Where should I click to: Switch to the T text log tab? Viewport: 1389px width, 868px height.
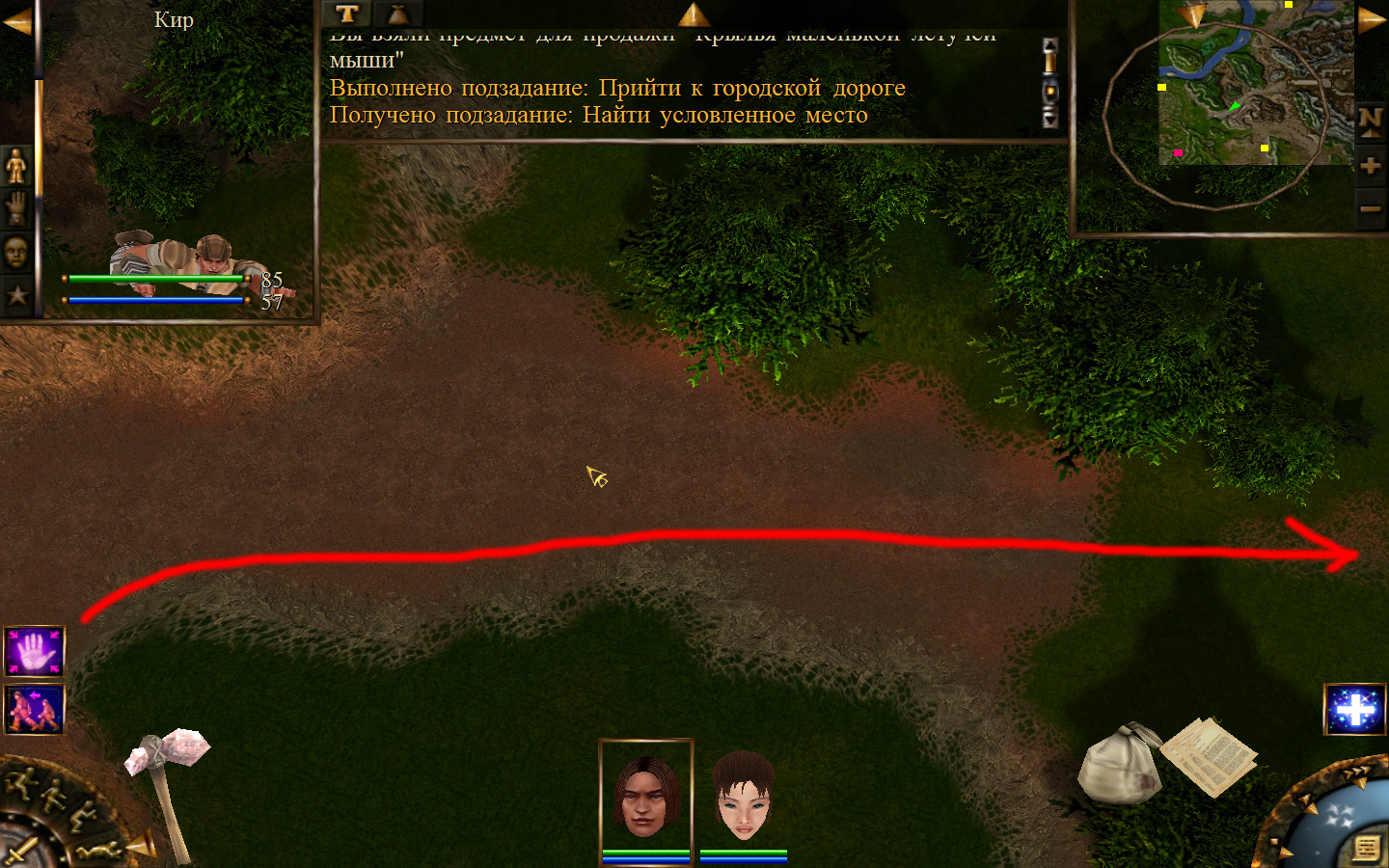(x=347, y=14)
